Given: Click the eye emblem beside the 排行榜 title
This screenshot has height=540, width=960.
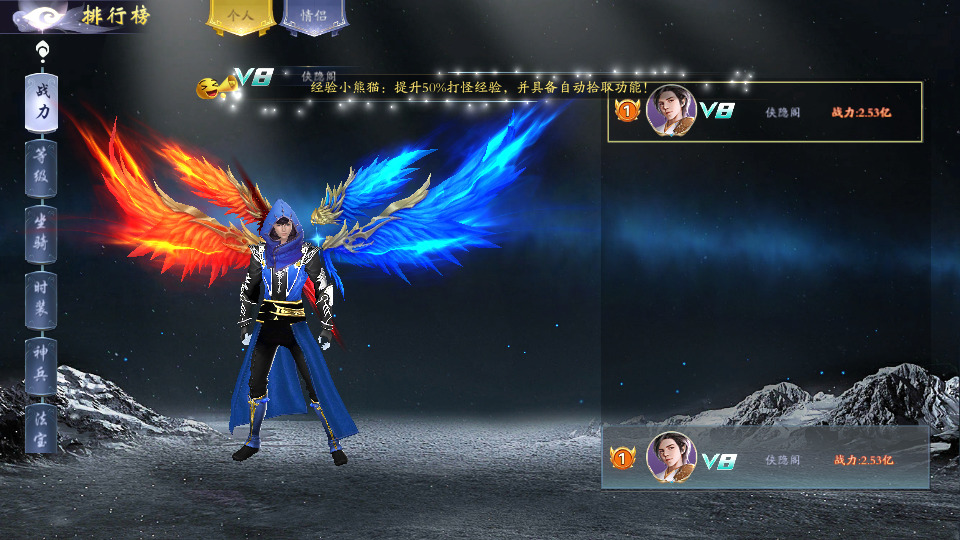Looking at the screenshot, I should click(x=41, y=17).
